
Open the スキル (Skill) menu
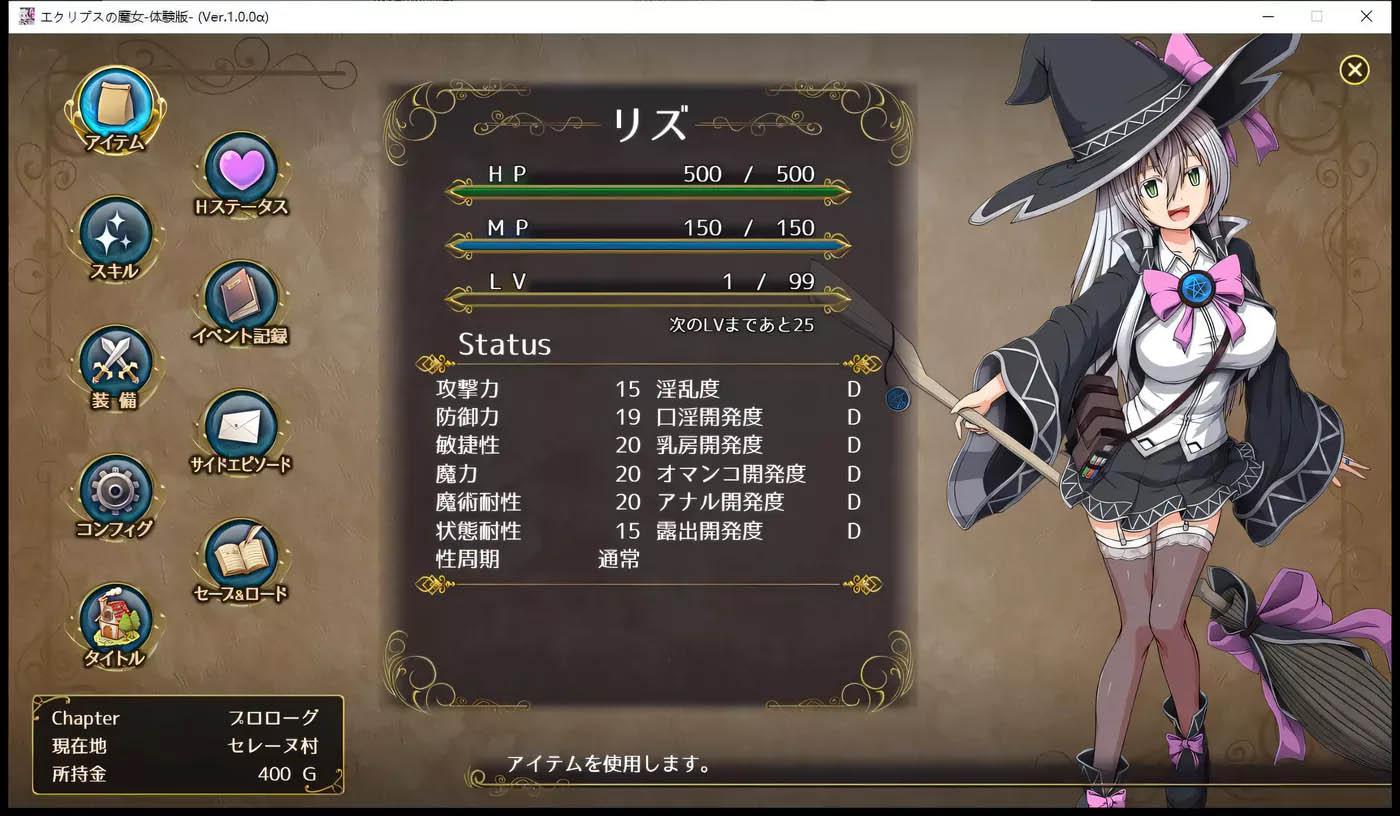(x=114, y=234)
